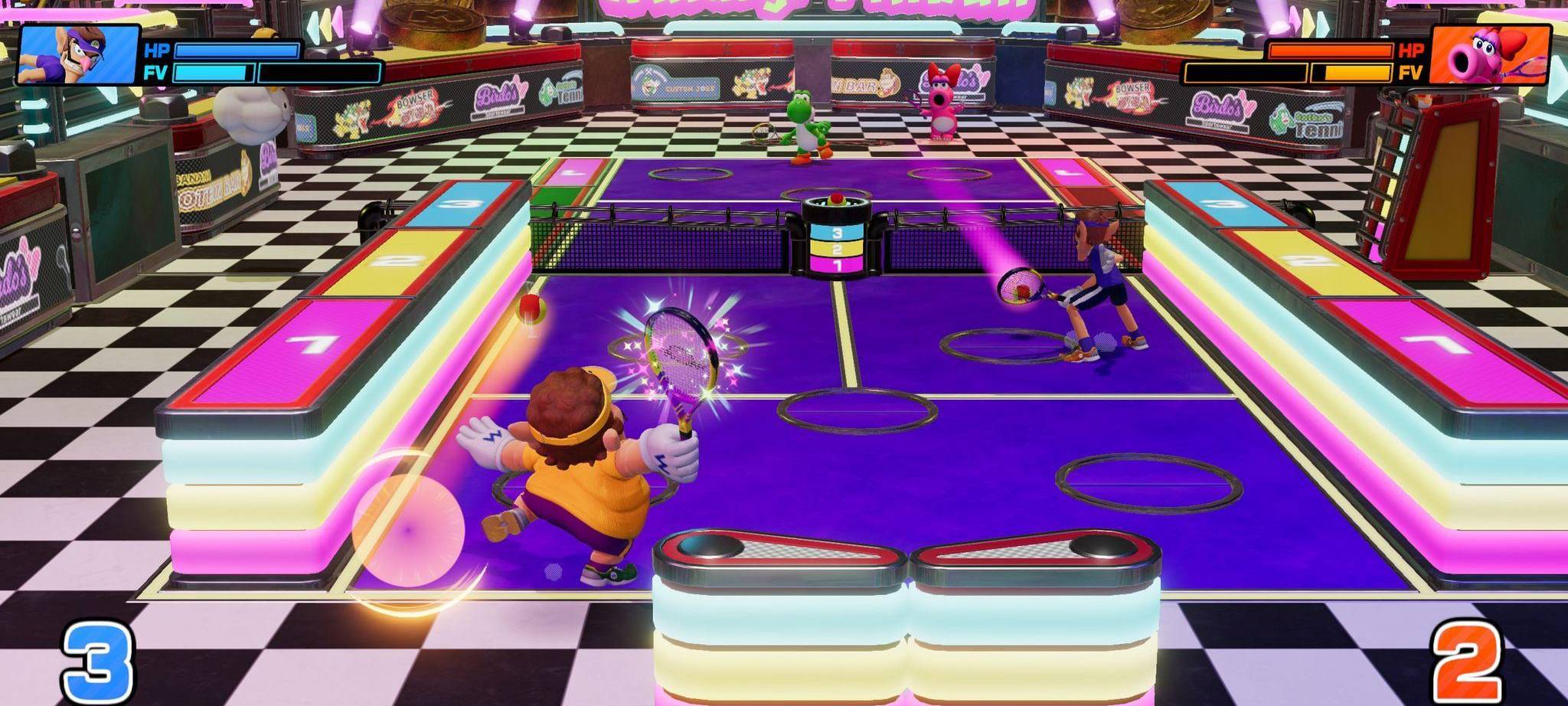Adjust Birdo's yellow FV meter fill
Image resolution: width=1568 pixels, height=706 pixels.
point(1355,71)
